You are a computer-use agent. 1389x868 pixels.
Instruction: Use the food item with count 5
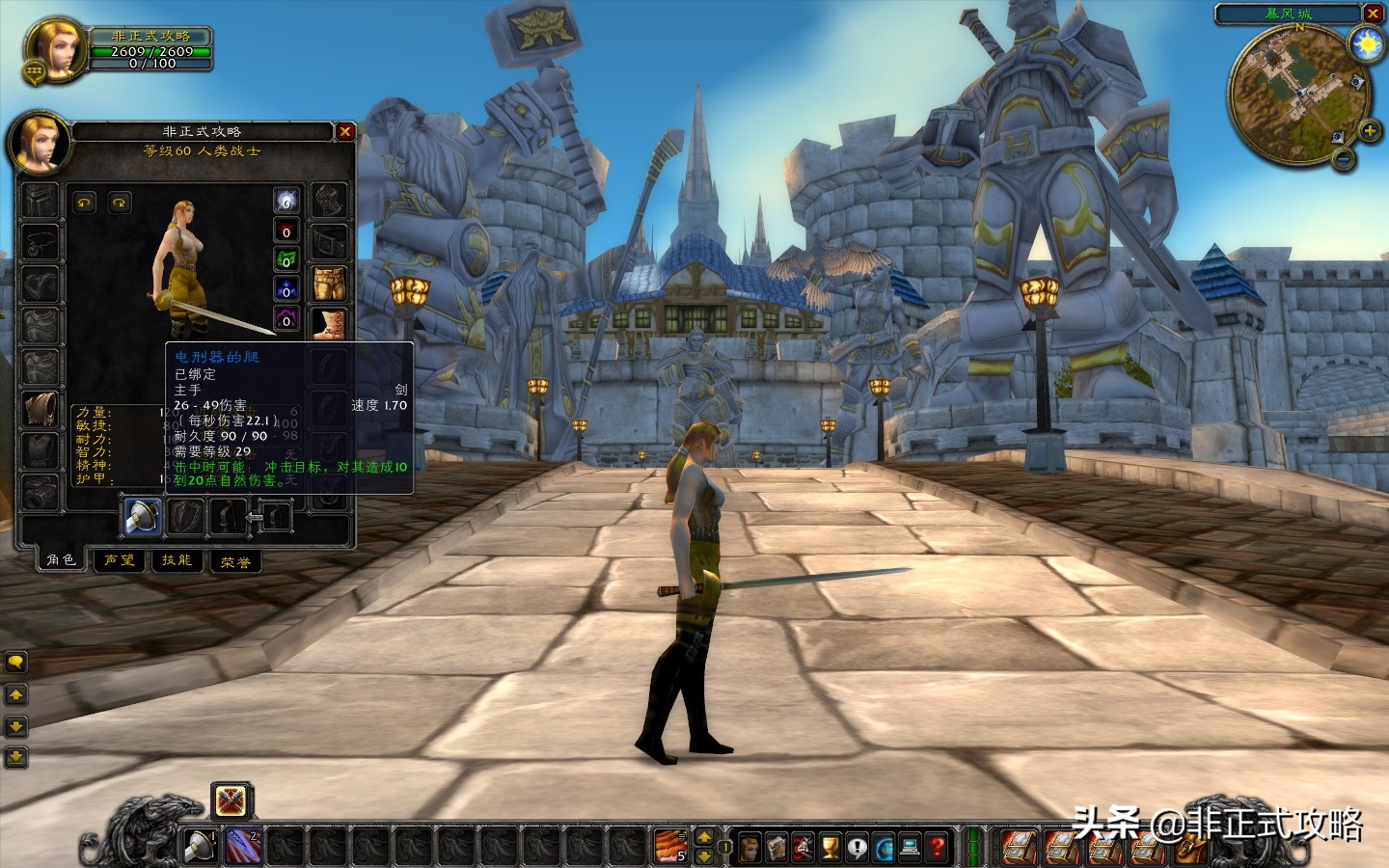tap(670, 846)
